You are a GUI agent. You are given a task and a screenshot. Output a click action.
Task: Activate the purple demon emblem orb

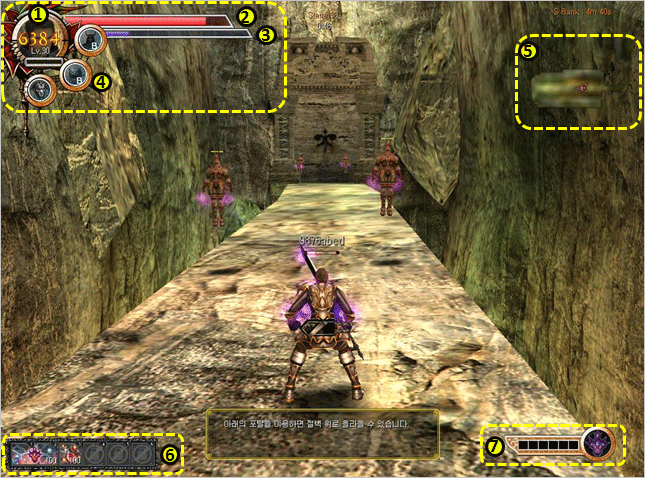click(x=600, y=442)
